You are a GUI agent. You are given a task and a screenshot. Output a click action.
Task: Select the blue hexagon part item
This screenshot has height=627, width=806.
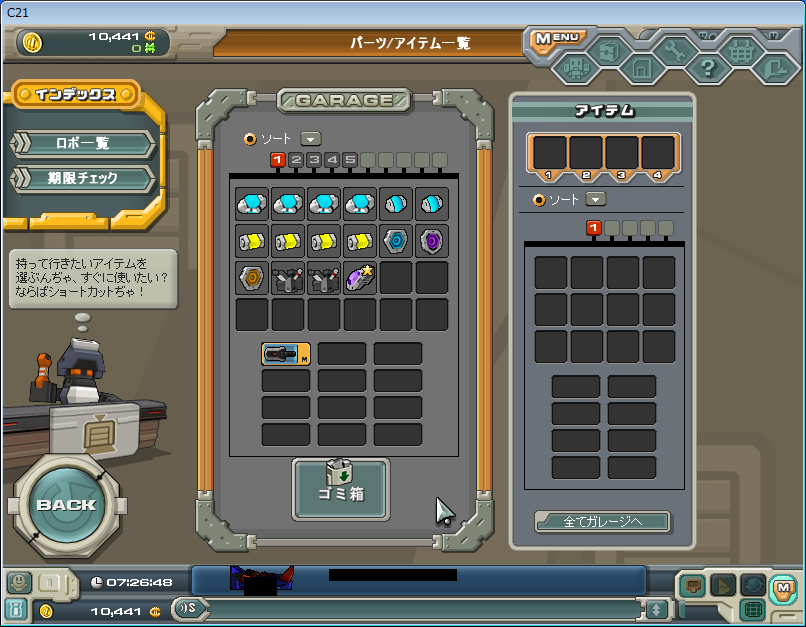(x=396, y=241)
